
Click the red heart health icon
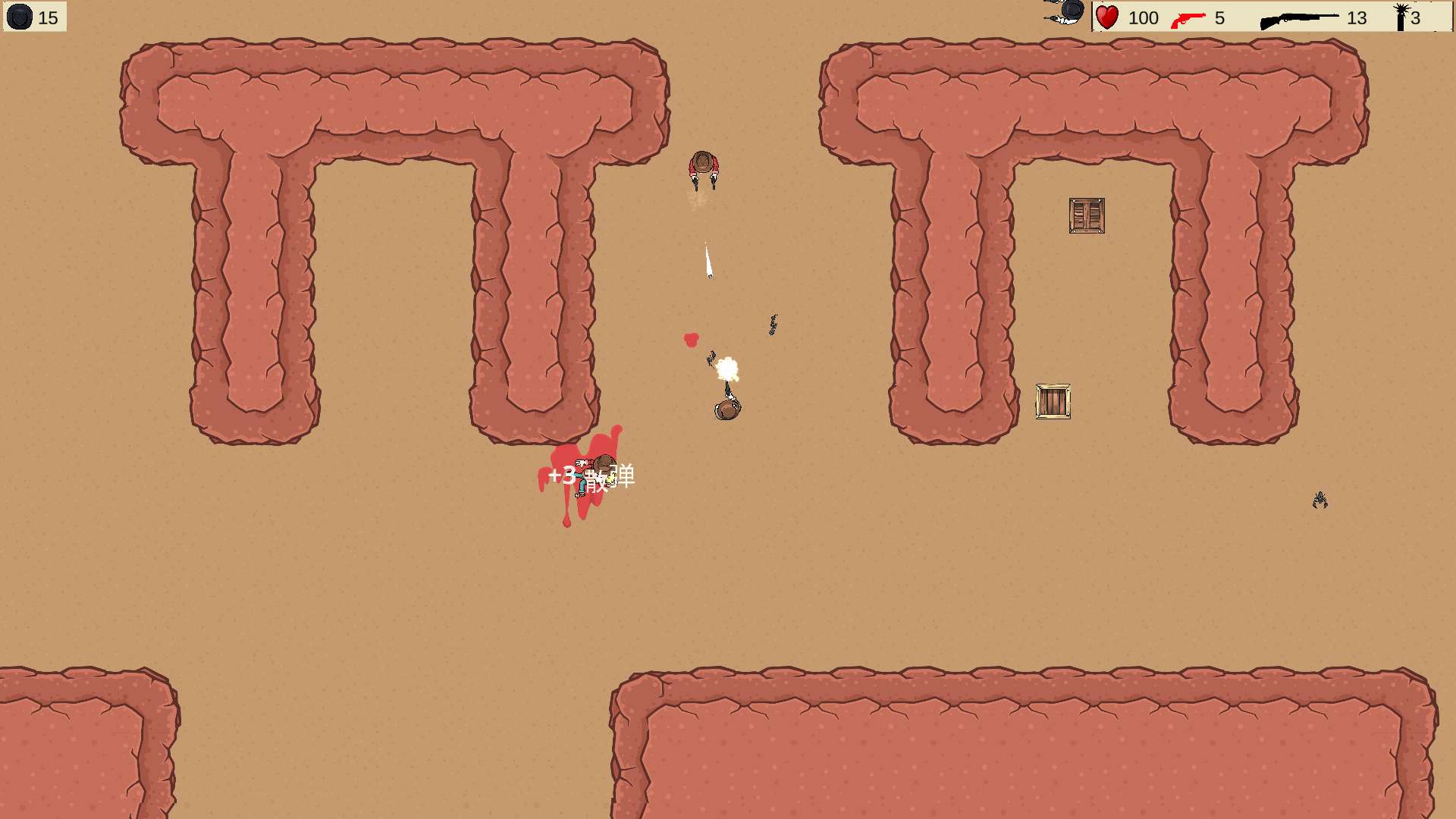coord(1107,17)
